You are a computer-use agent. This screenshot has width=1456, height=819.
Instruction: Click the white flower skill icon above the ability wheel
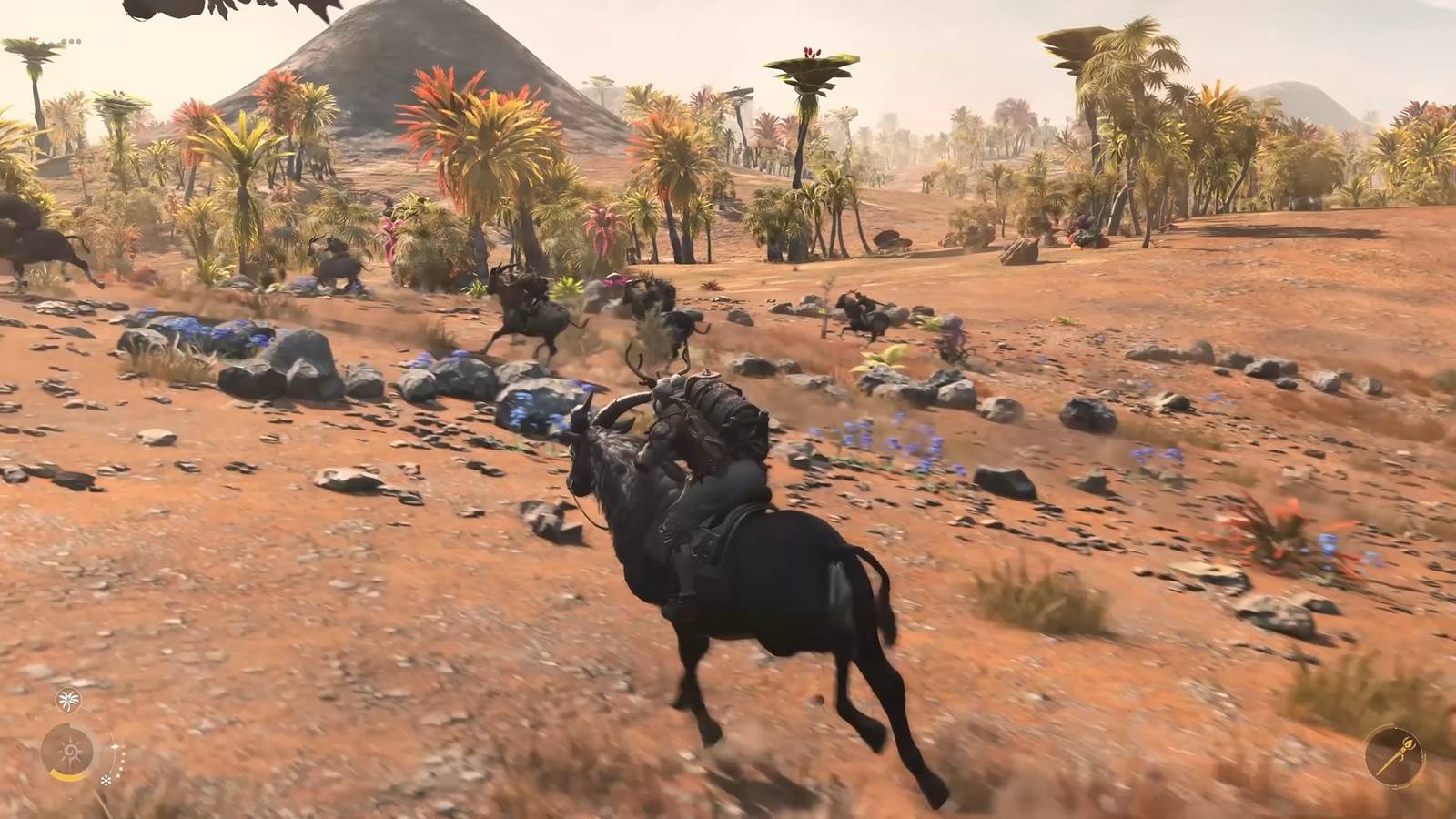(x=68, y=699)
